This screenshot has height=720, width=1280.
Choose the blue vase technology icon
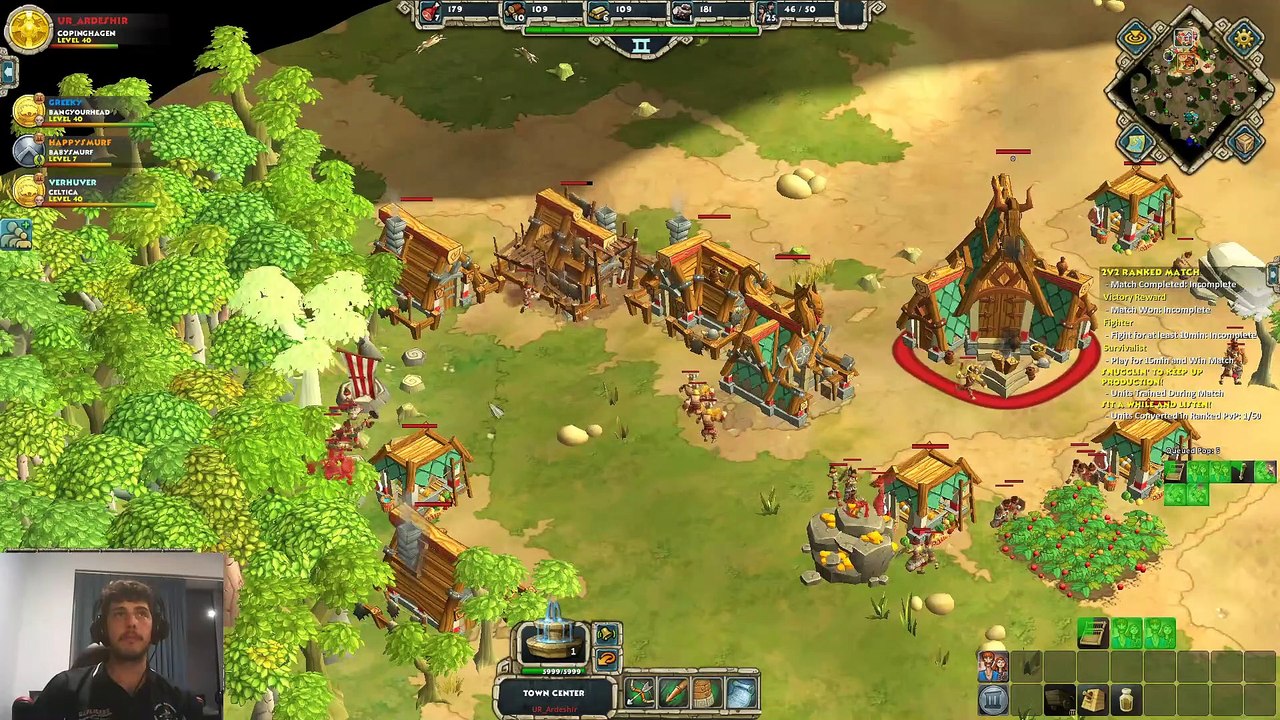coord(741,692)
